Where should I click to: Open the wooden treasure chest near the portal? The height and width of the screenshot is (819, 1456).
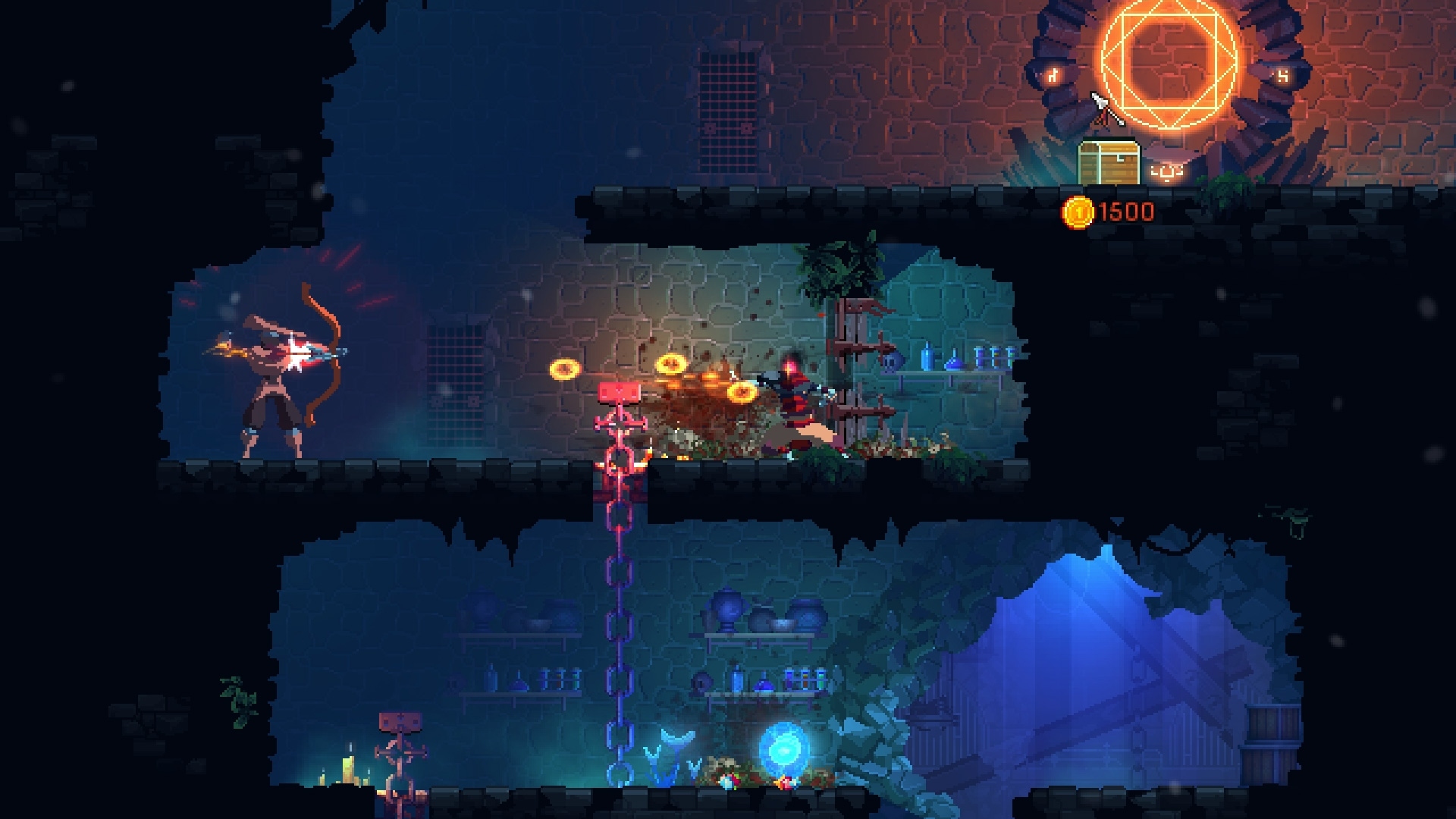(1109, 161)
